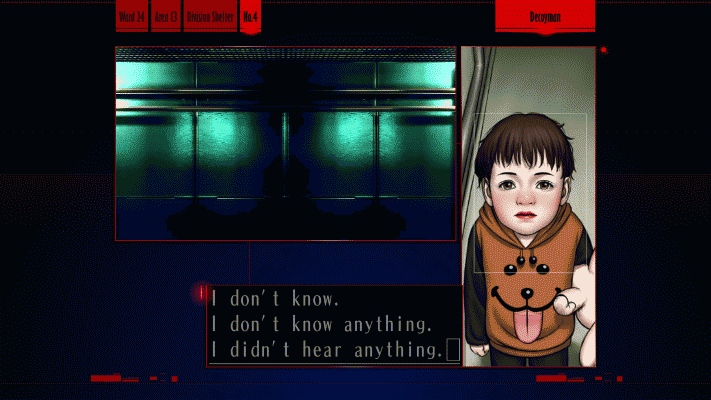Image resolution: width=711 pixels, height=400 pixels.
Task: Switch to the No.4 tab
Action: coord(250,16)
